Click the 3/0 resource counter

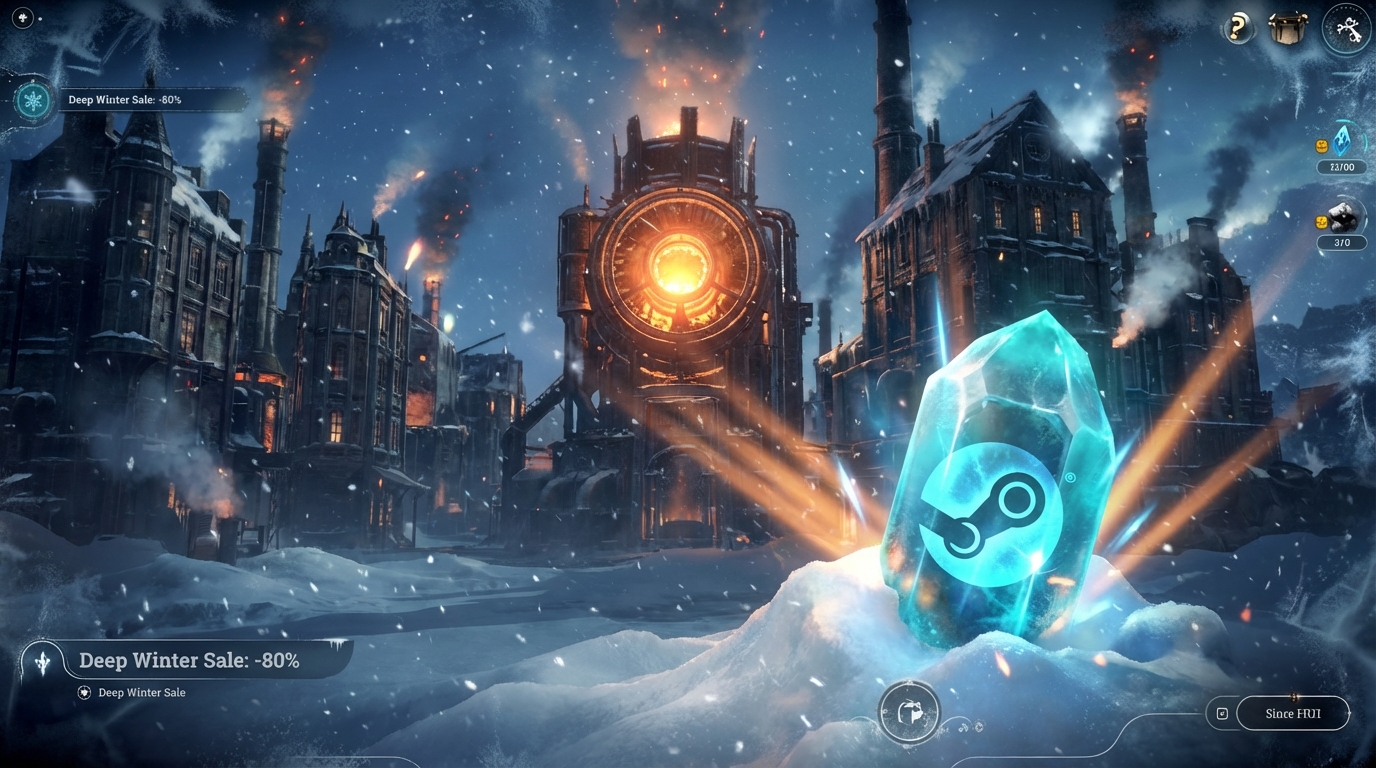tap(1342, 242)
